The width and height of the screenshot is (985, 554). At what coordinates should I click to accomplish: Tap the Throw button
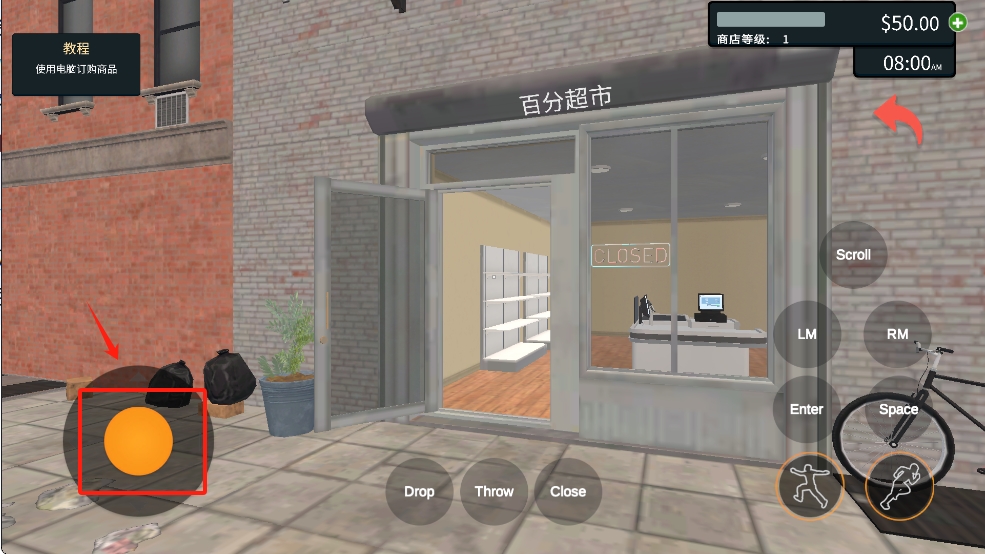click(x=494, y=491)
